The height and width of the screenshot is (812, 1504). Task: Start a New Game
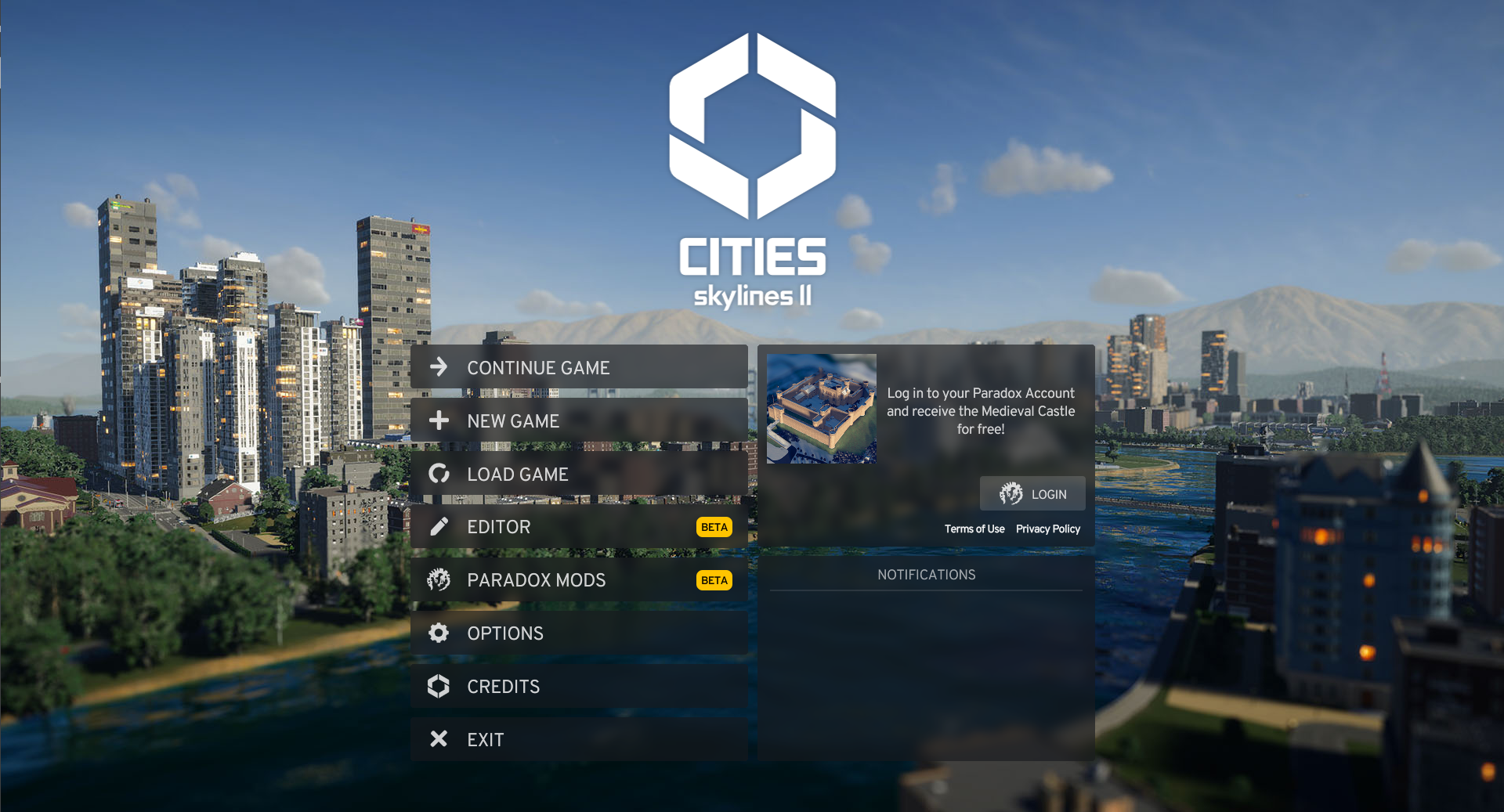tap(513, 420)
